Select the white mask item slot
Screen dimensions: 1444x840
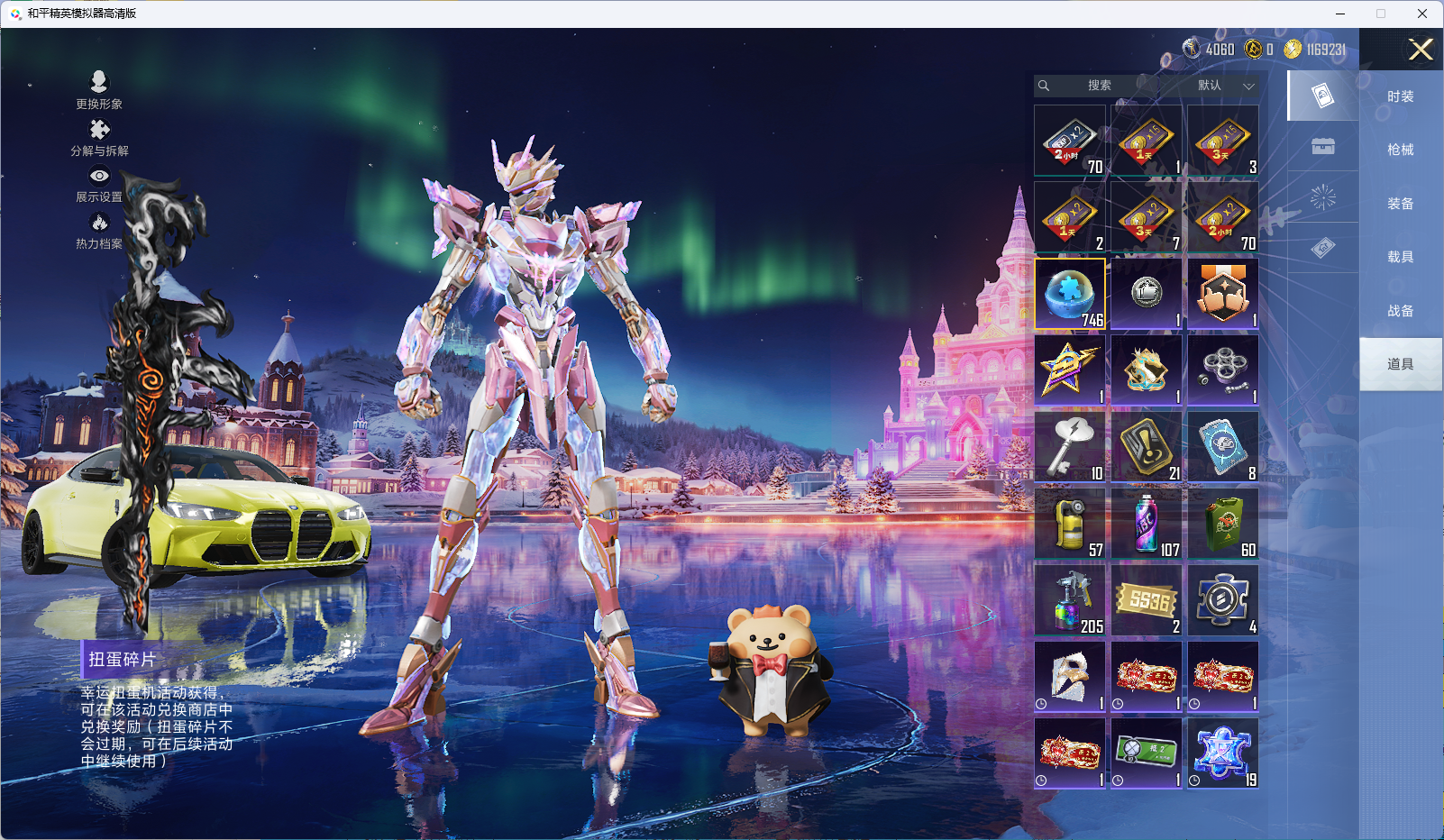point(1070,677)
